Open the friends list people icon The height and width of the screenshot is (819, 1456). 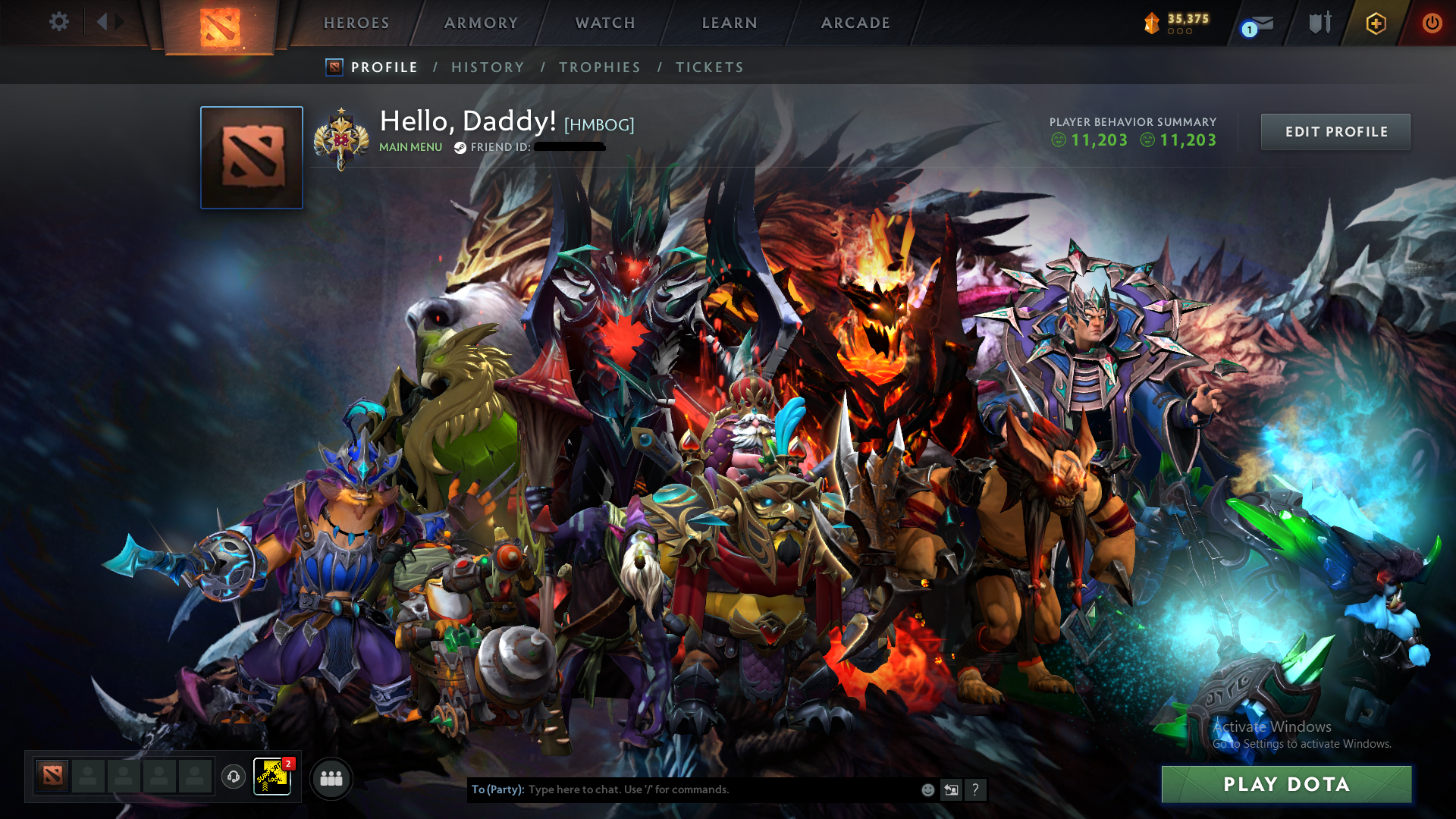click(x=331, y=778)
